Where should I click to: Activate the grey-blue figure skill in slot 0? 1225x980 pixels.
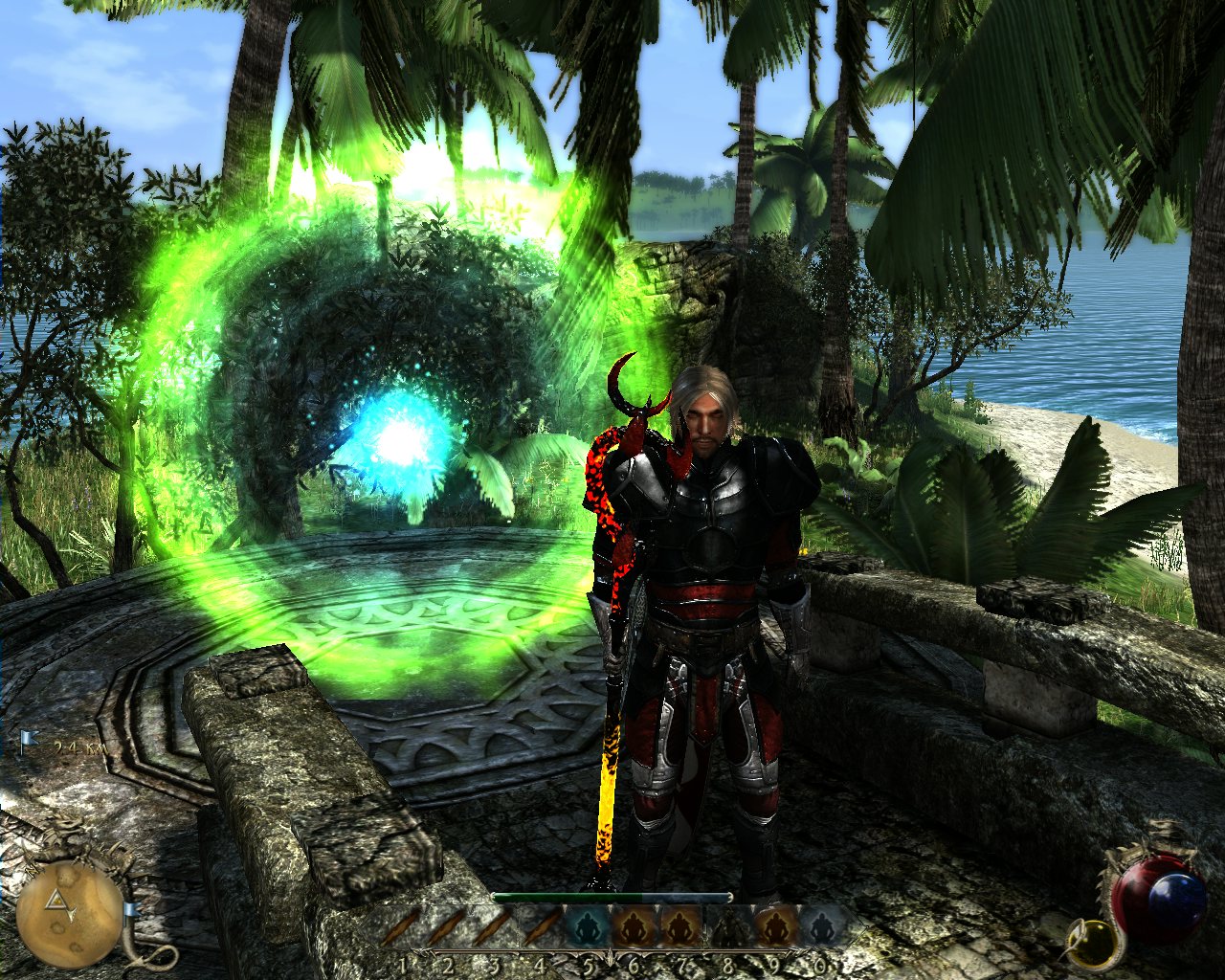[818, 928]
